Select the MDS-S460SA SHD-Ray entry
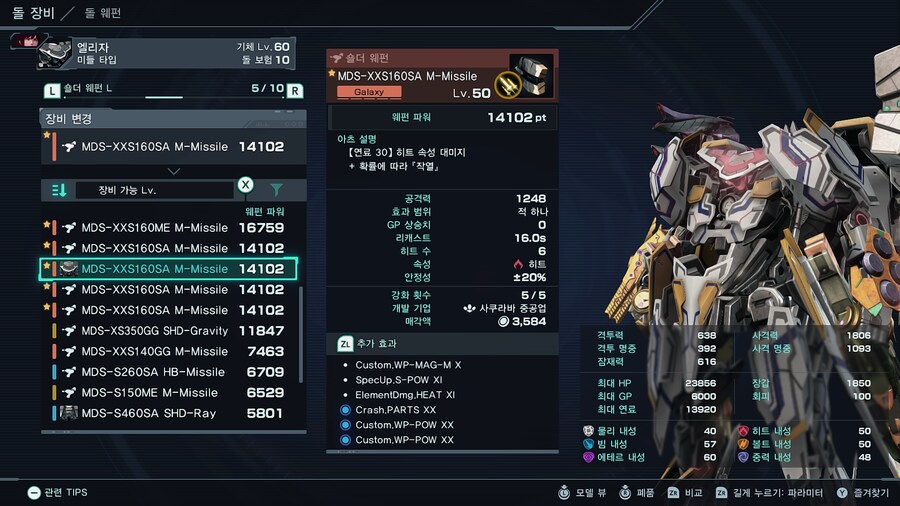 pos(170,413)
